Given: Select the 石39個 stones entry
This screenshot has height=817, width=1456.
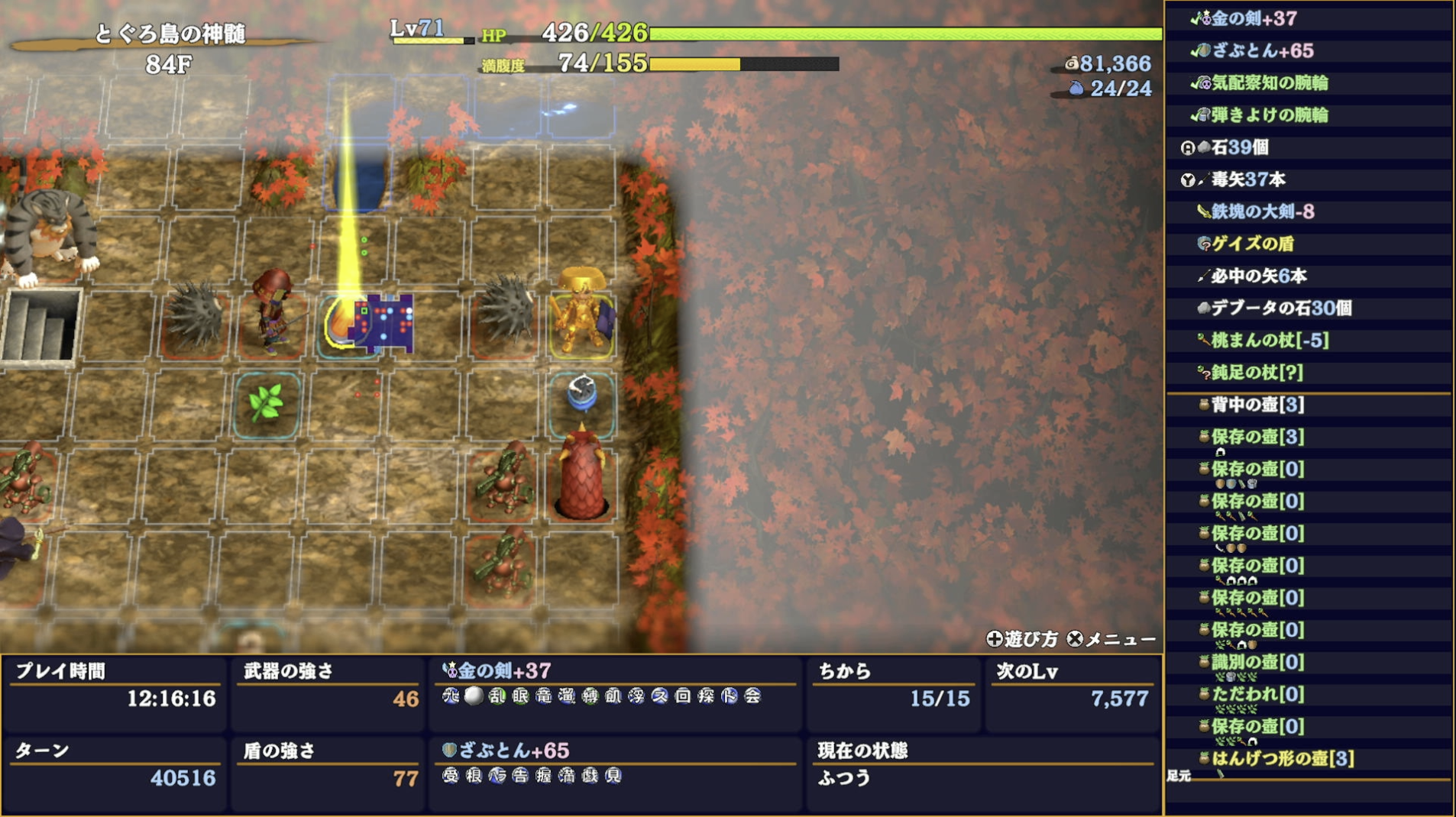Looking at the screenshot, I should pyautogui.click(x=1239, y=147).
